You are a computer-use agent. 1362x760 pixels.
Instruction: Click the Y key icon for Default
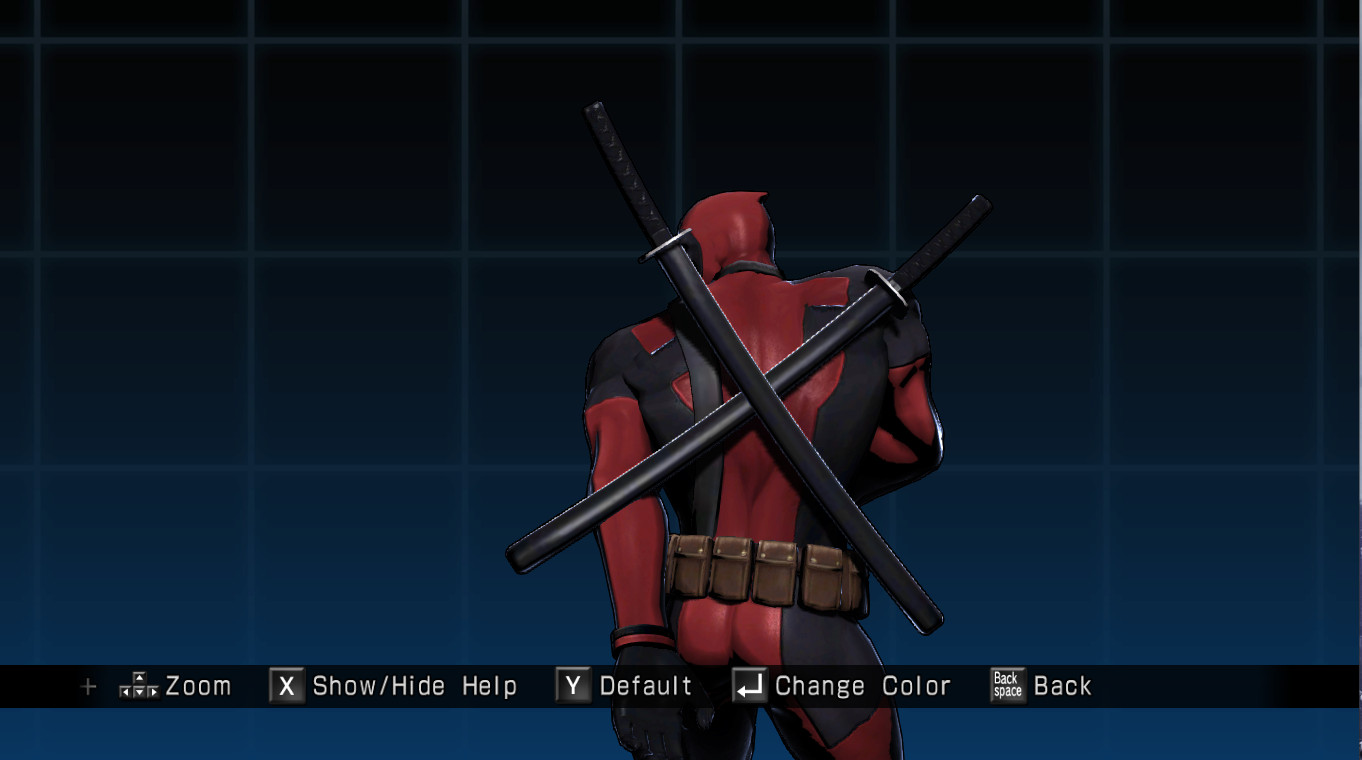tap(573, 686)
